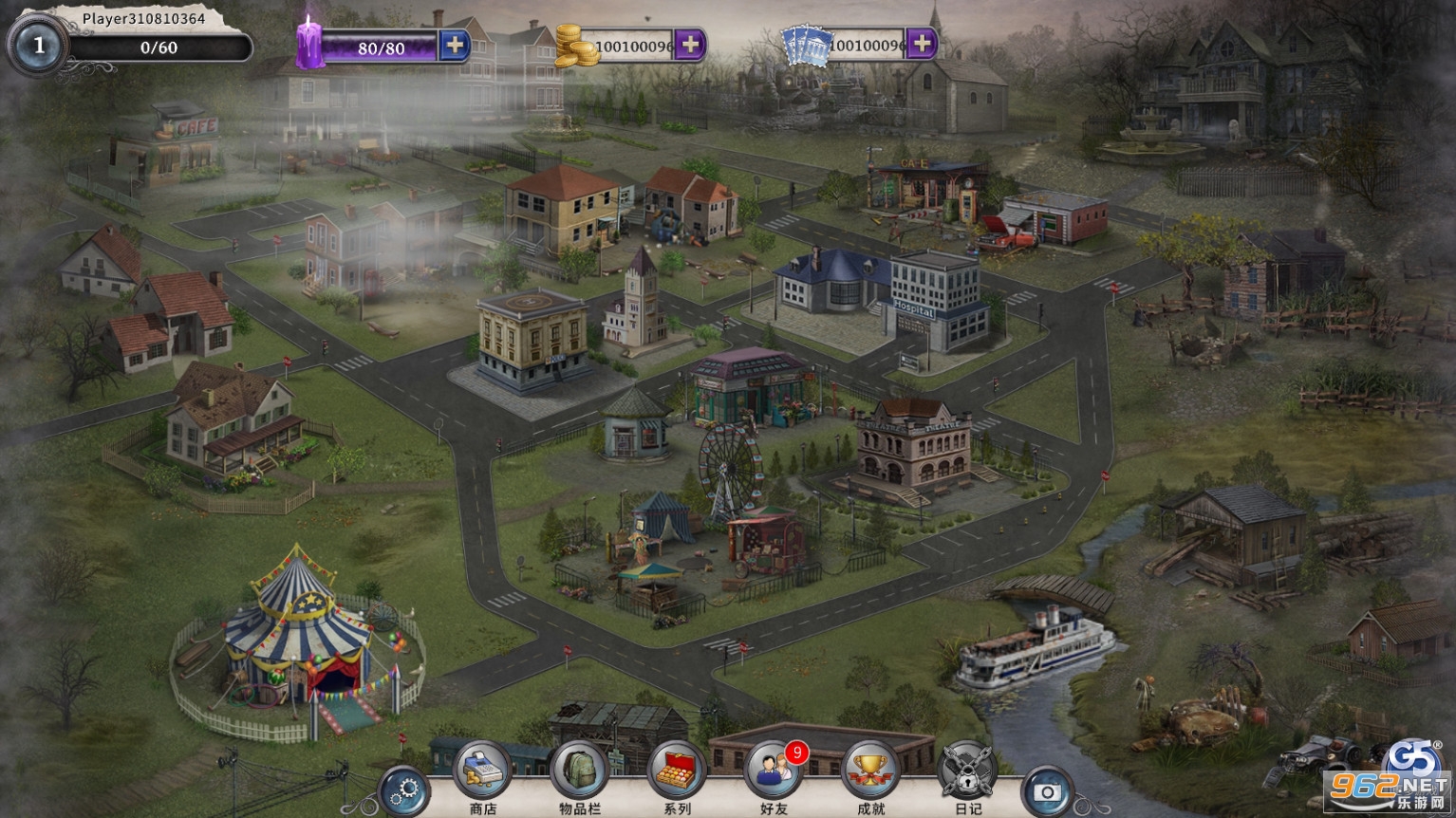Add more blue tickets with plus button
This screenshot has width=1456, height=818.
(x=921, y=44)
